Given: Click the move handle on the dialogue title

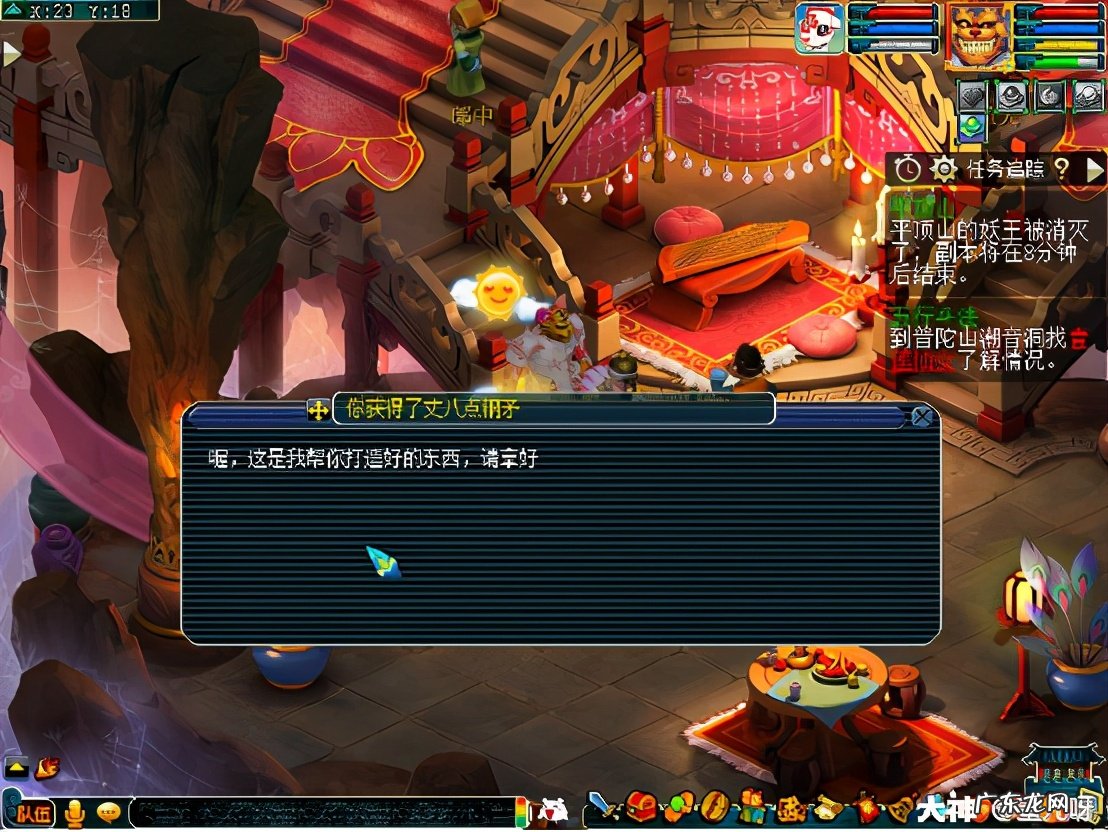Looking at the screenshot, I should click(319, 410).
